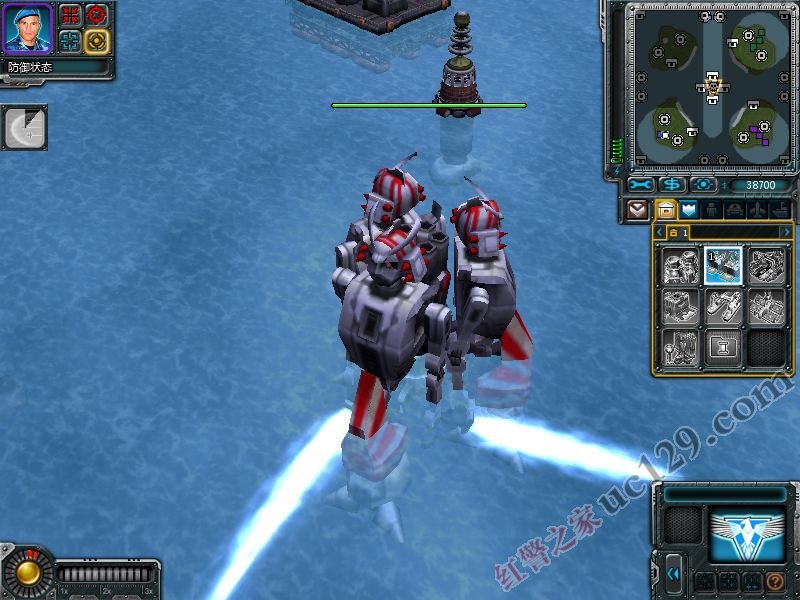
Task: Activate the highlighted yellow stance button
Action: pos(96,40)
